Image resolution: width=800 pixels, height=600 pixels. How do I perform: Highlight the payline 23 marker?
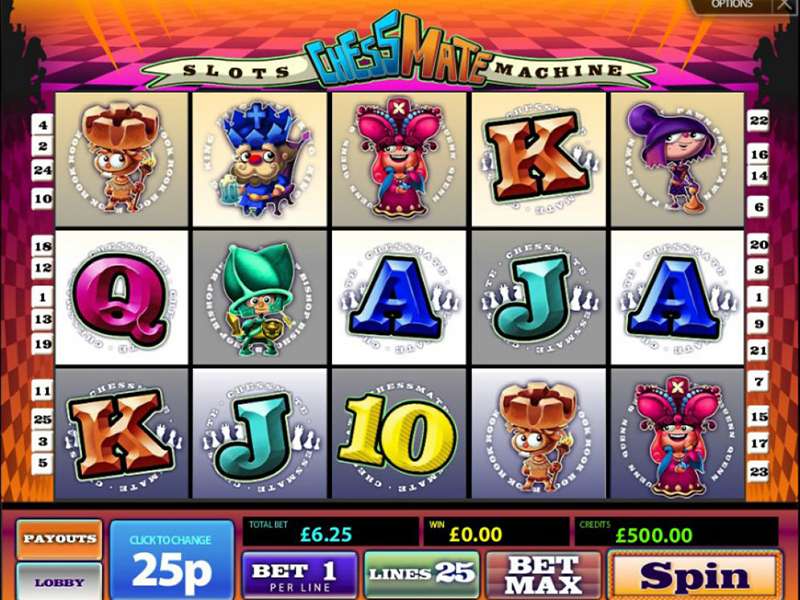click(757, 470)
